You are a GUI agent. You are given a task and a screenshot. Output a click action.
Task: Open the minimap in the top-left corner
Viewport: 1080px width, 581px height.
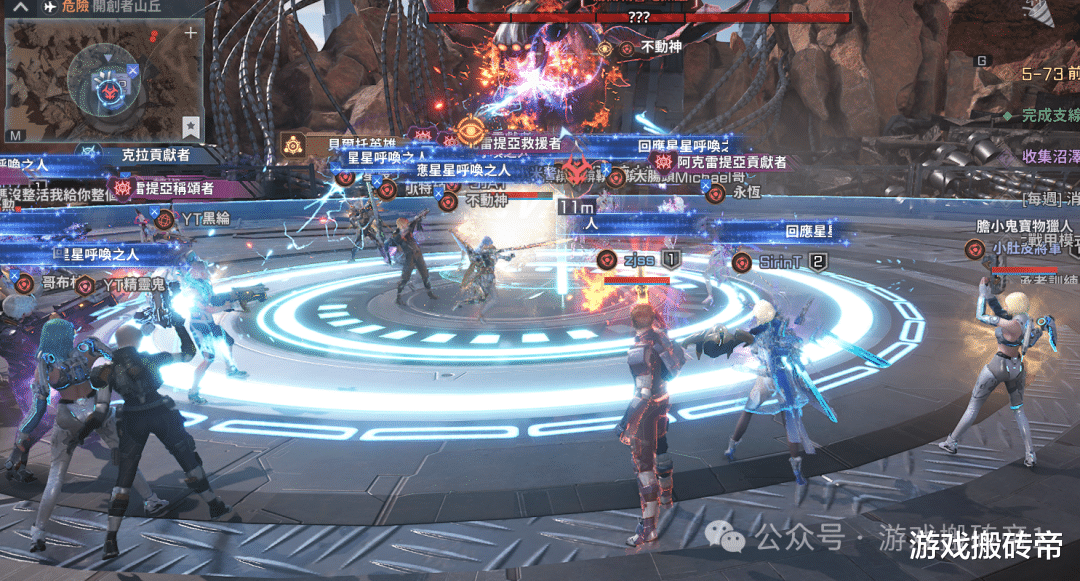coord(100,80)
